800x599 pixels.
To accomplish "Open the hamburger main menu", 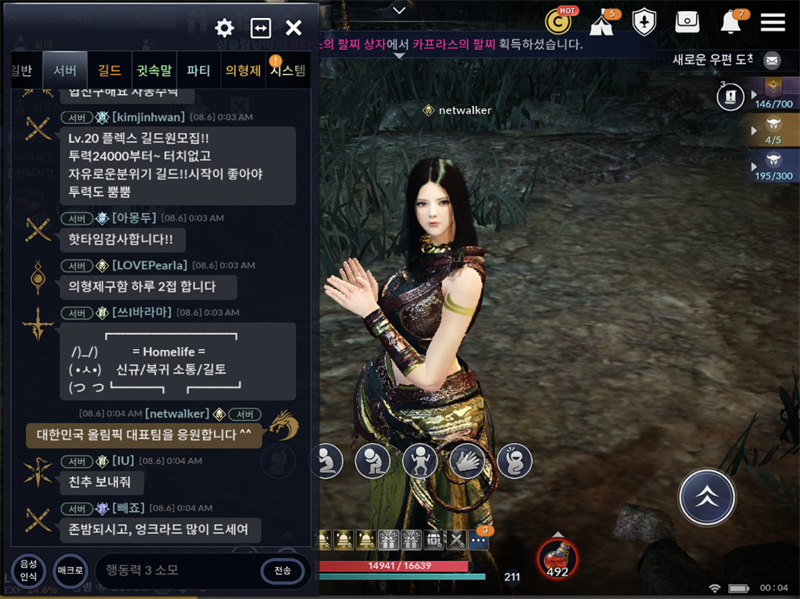I will (772, 22).
